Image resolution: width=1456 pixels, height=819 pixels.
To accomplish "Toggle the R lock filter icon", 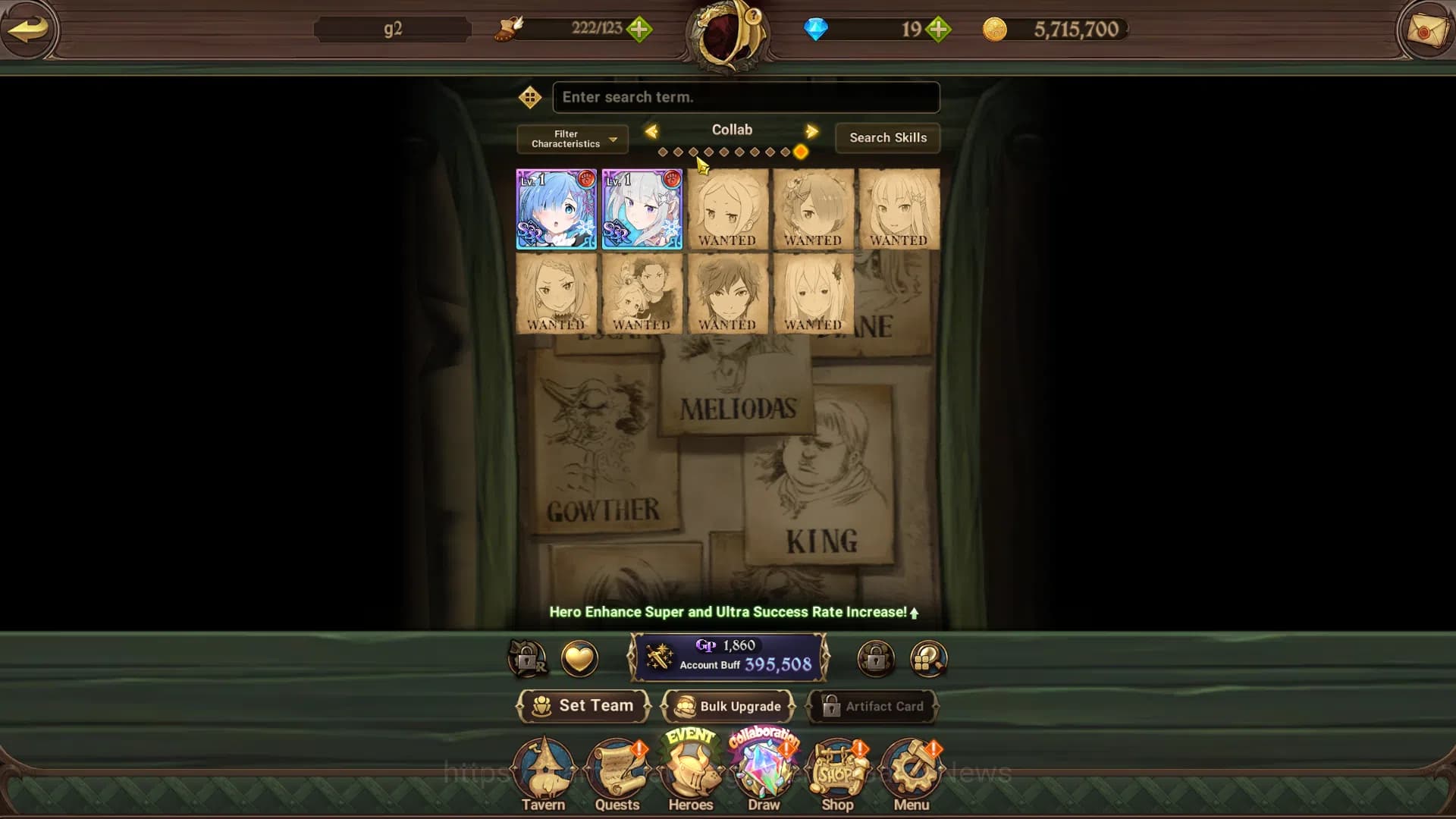I will (x=529, y=658).
